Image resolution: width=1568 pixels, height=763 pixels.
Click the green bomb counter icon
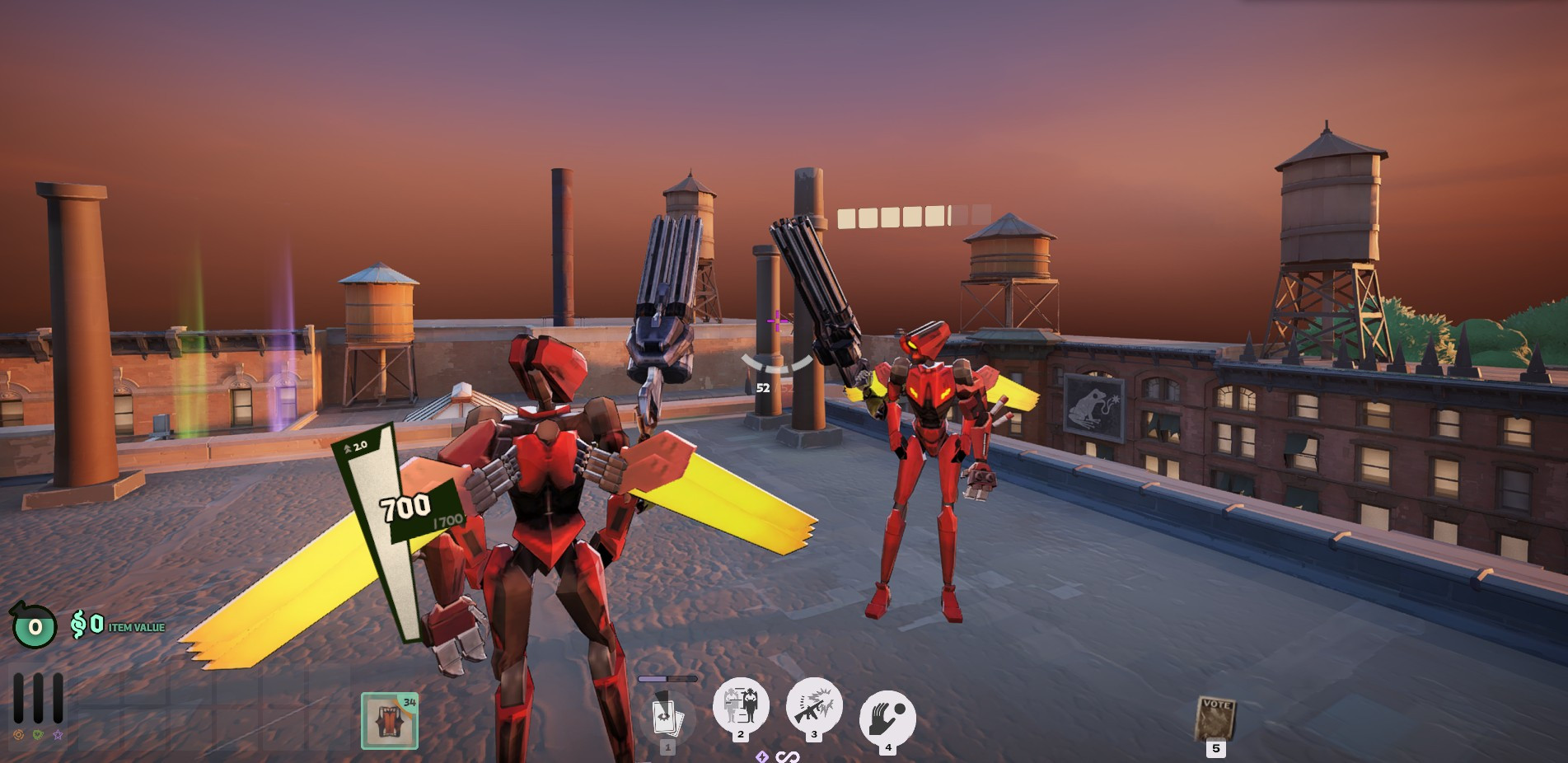pos(34,626)
